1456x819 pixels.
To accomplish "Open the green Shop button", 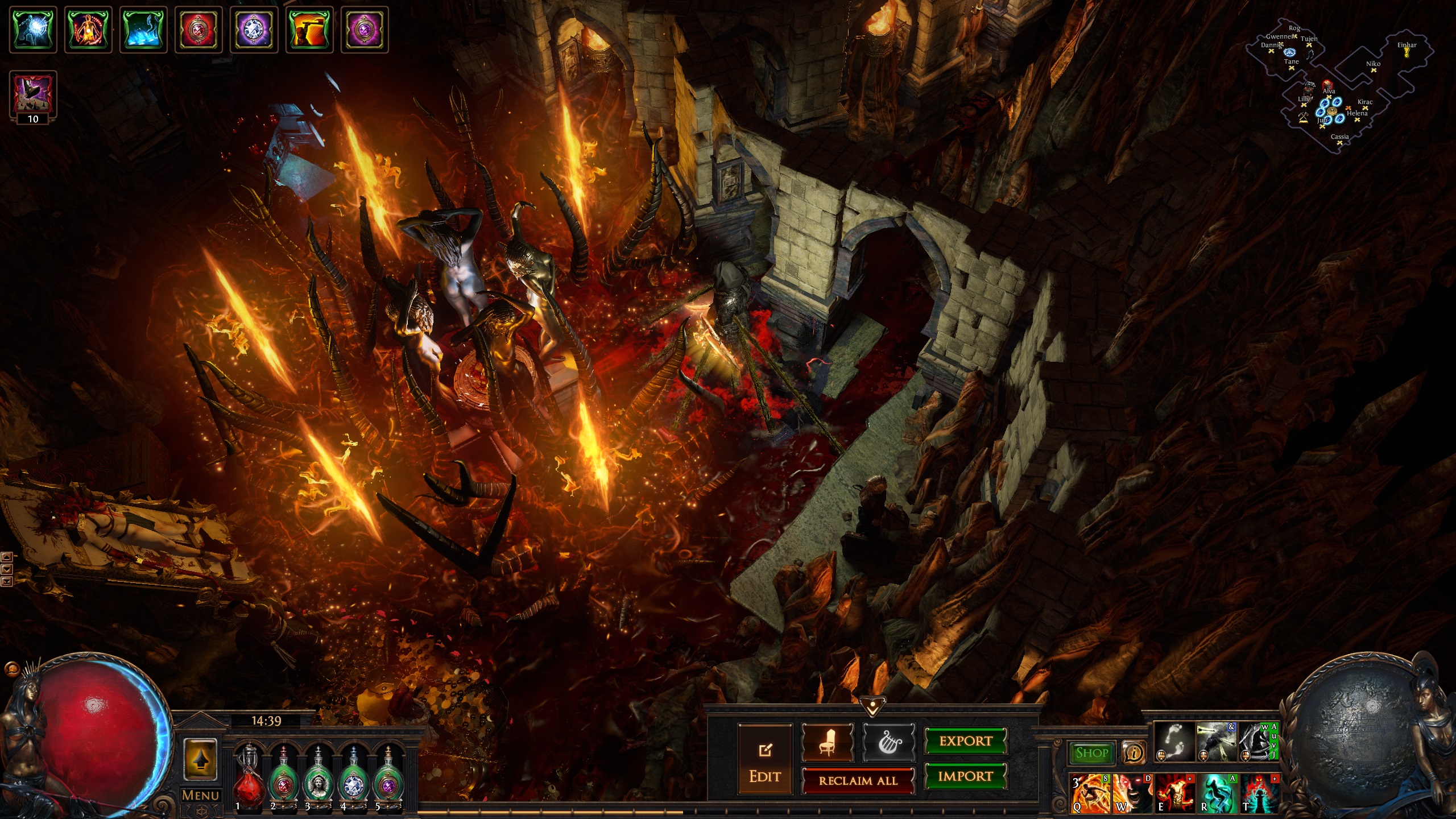I will point(1091,753).
